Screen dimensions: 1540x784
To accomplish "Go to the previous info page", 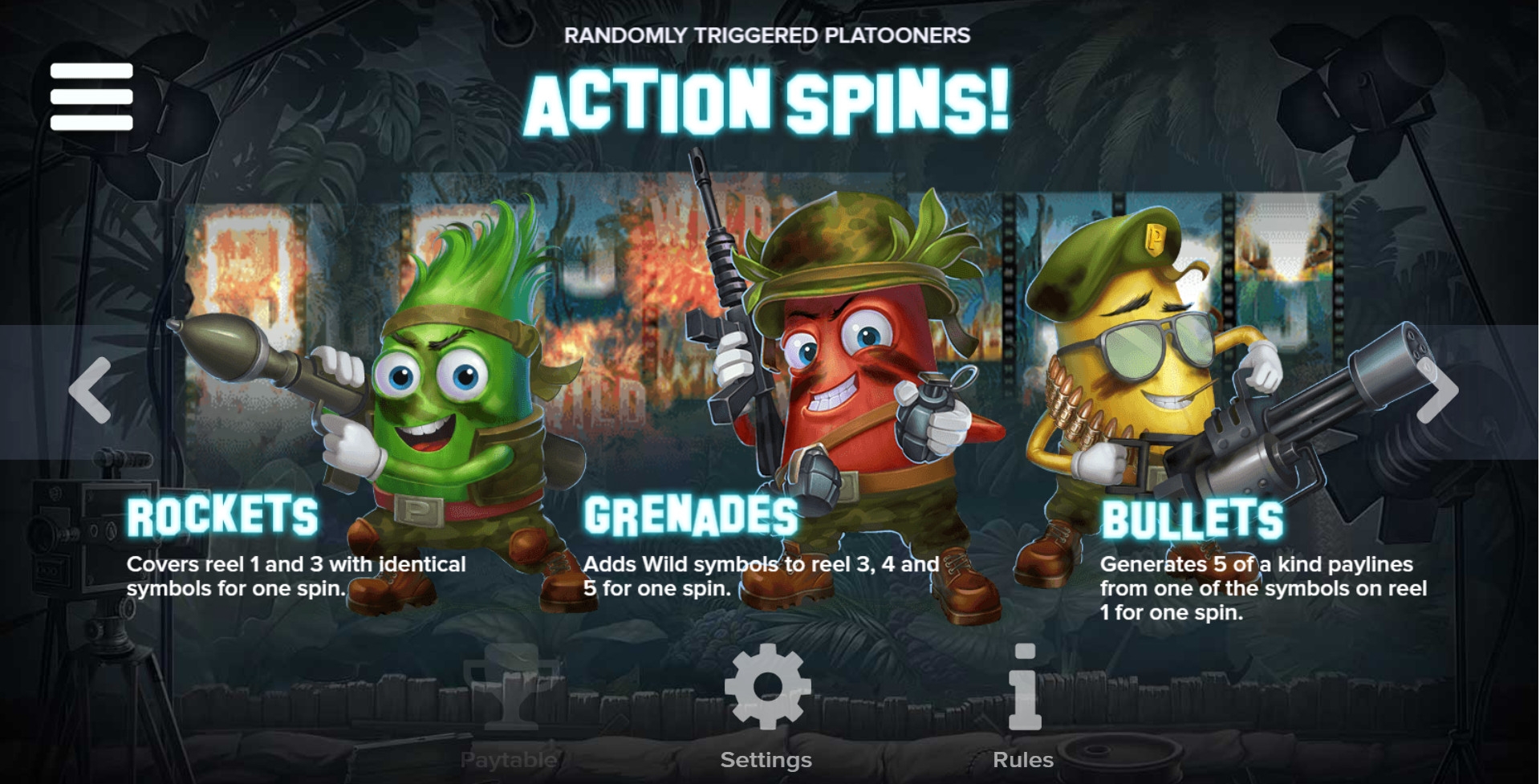I will [90, 391].
